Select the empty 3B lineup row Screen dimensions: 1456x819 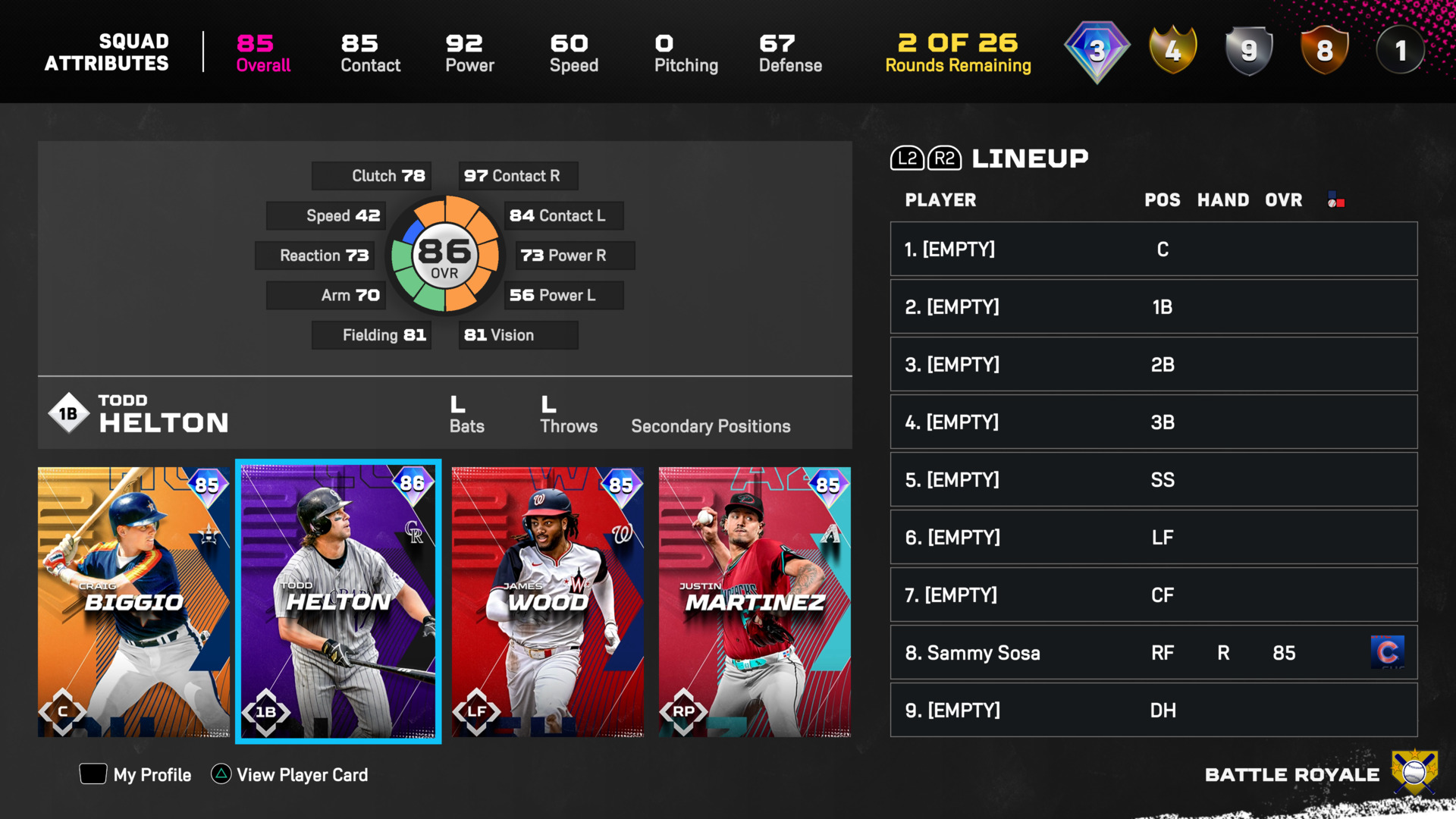point(1153,422)
